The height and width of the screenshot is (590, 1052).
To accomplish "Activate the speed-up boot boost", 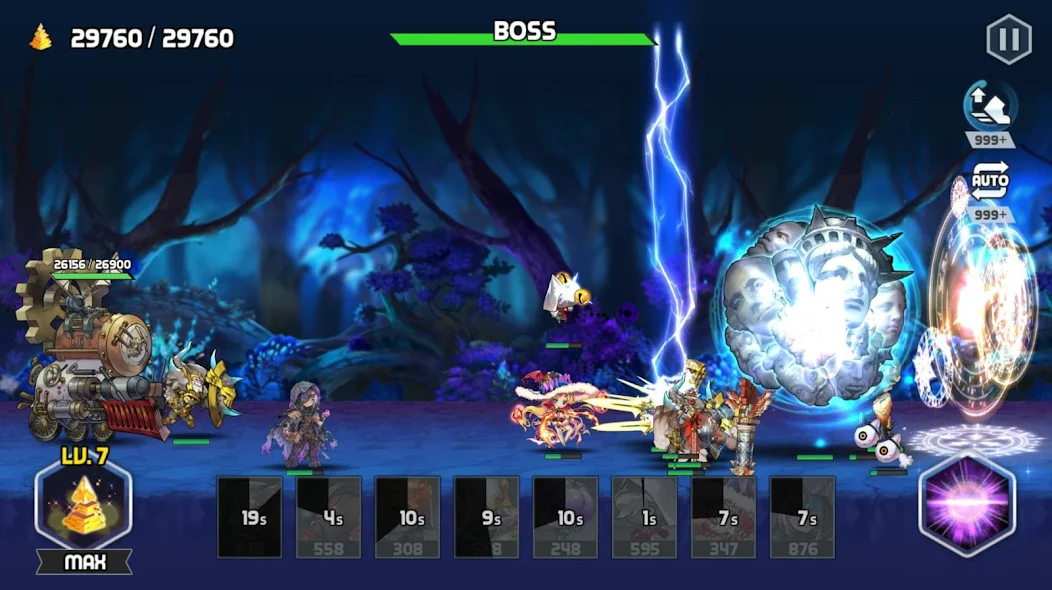I will click(989, 106).
